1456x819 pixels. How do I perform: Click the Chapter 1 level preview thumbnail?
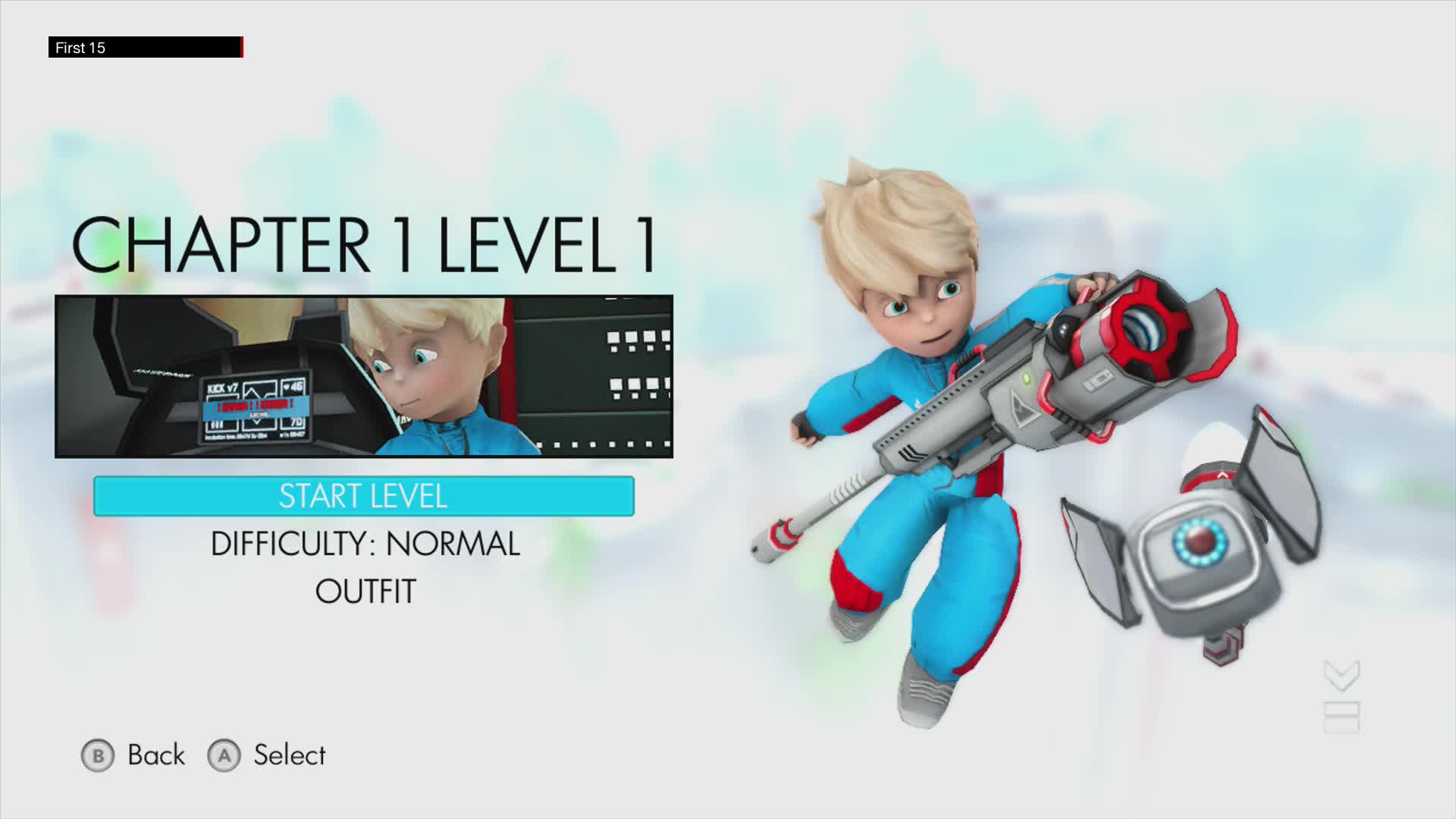click(364, 377)
